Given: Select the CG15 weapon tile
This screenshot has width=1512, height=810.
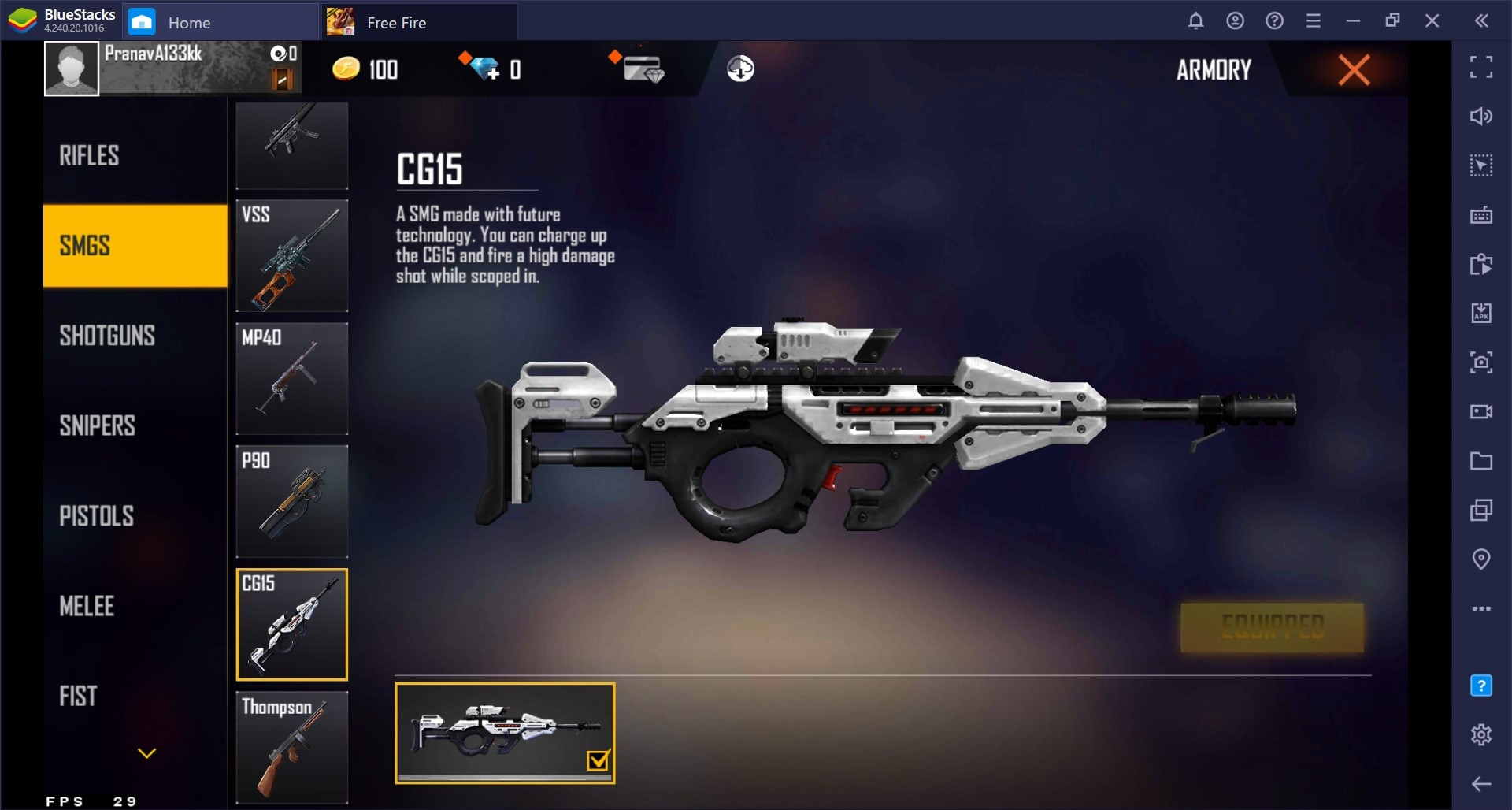Looking at the screenshot, I should [x=291, y=624].
